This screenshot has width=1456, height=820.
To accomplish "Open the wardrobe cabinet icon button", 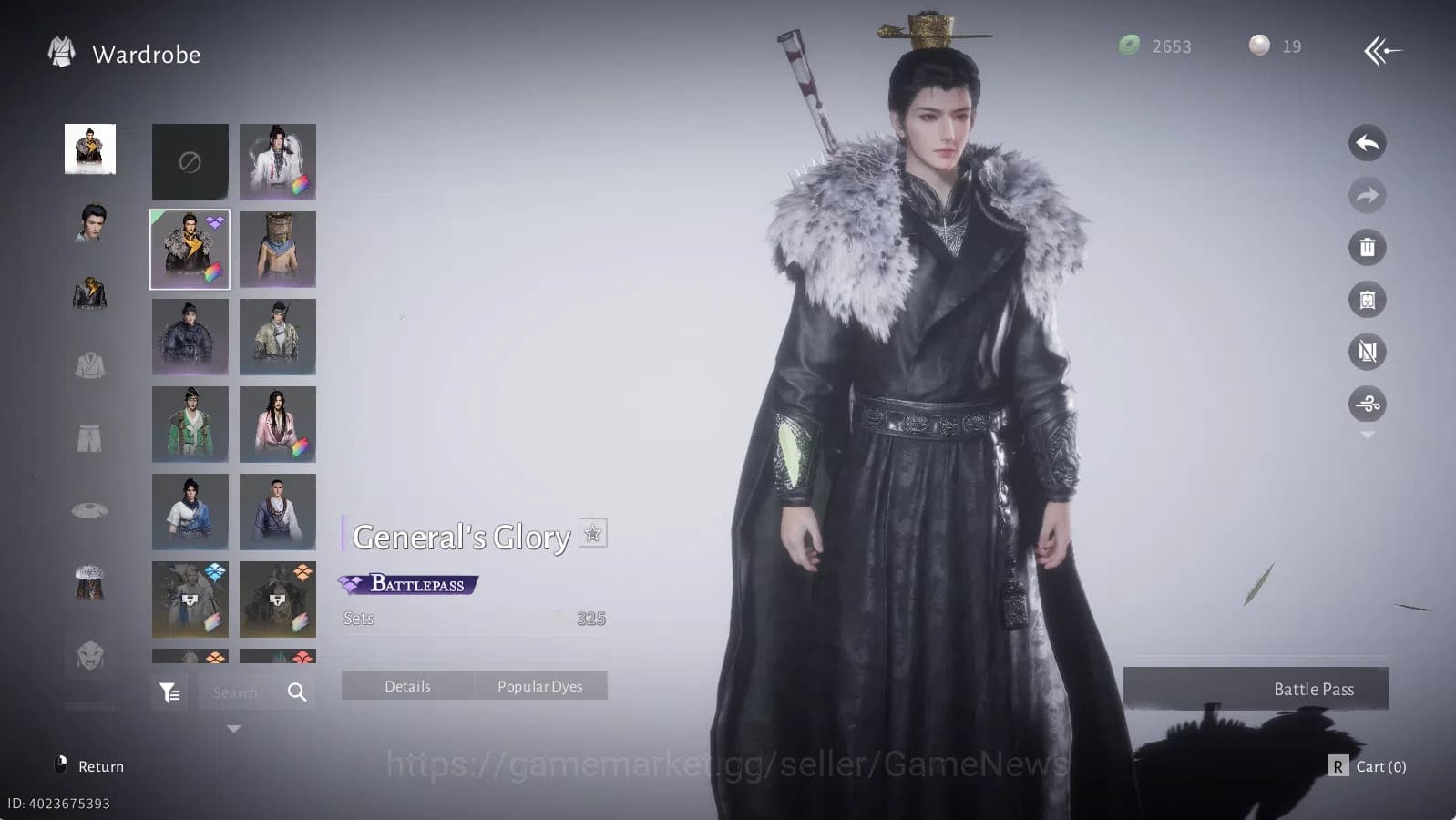I will click(1367, 300).
